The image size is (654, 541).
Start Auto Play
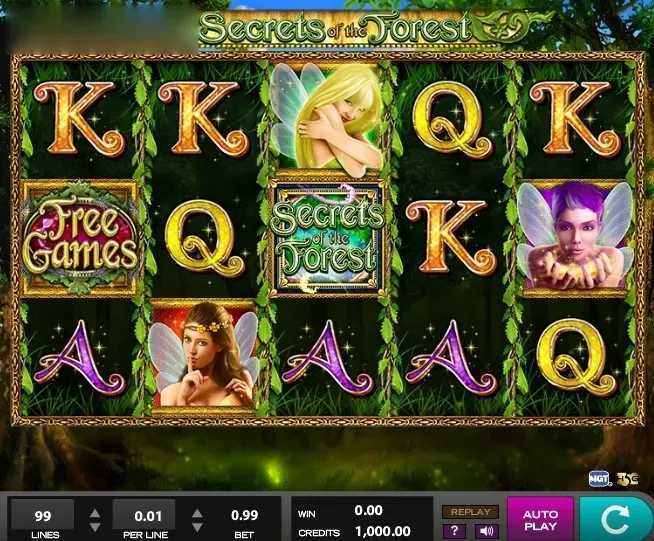pyautogui.click(x=540, y=519)
